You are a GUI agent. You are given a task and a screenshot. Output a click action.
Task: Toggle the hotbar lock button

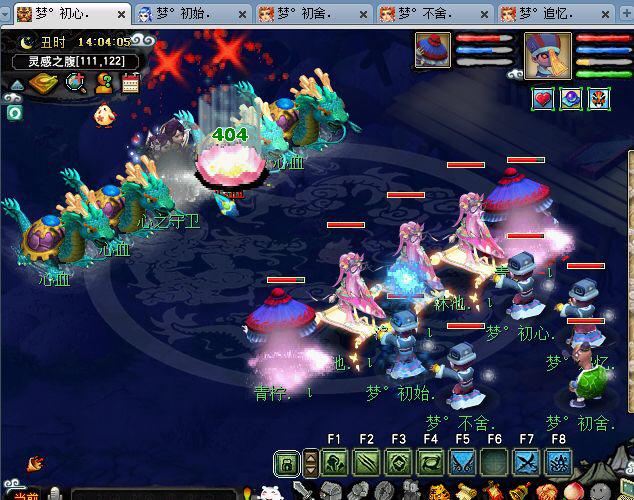pyautogui.click(x=286, y=462)
